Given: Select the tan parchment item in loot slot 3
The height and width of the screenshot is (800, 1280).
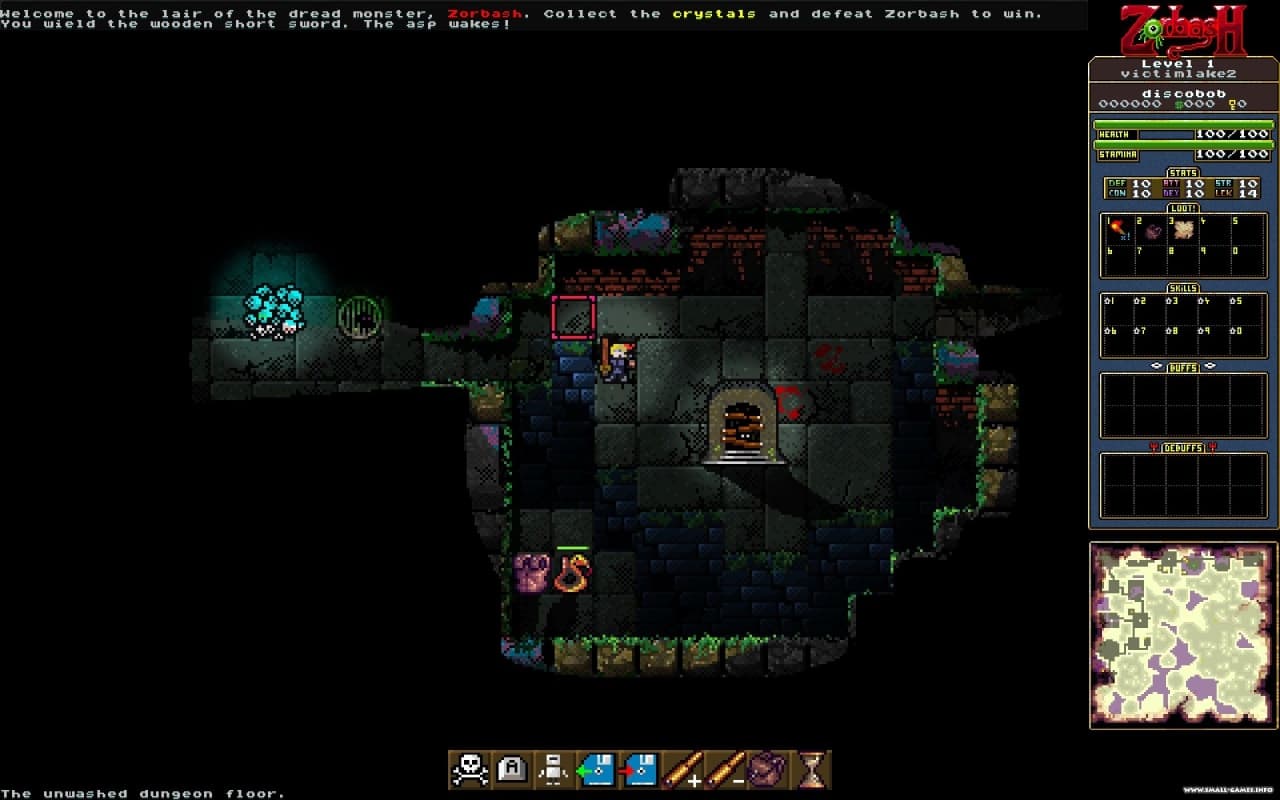Looking at the screenshot, I should [x=1184, y=231].
